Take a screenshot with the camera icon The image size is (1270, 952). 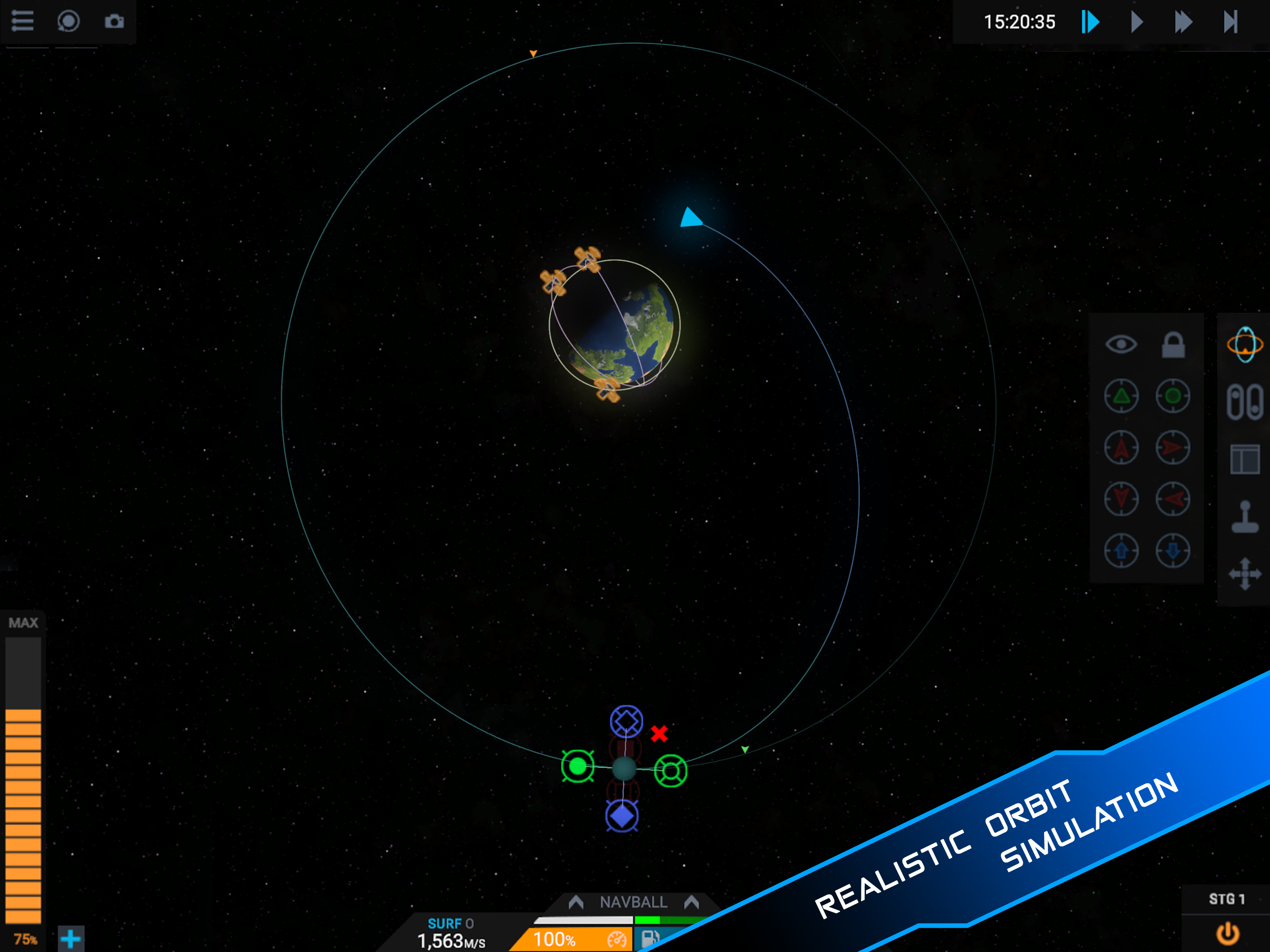click(x=114, y=21)
